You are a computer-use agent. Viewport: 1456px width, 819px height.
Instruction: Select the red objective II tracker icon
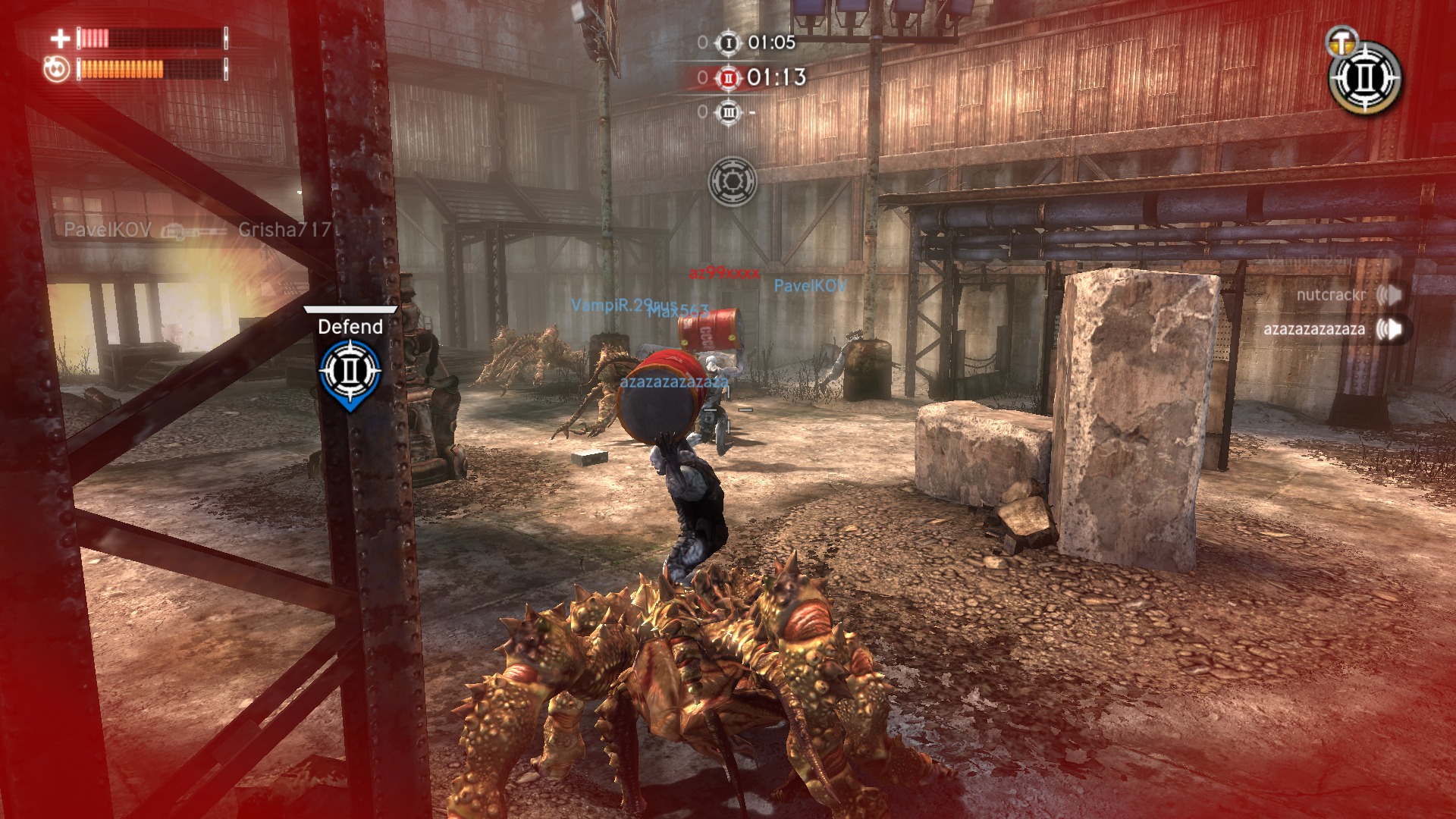728,77
